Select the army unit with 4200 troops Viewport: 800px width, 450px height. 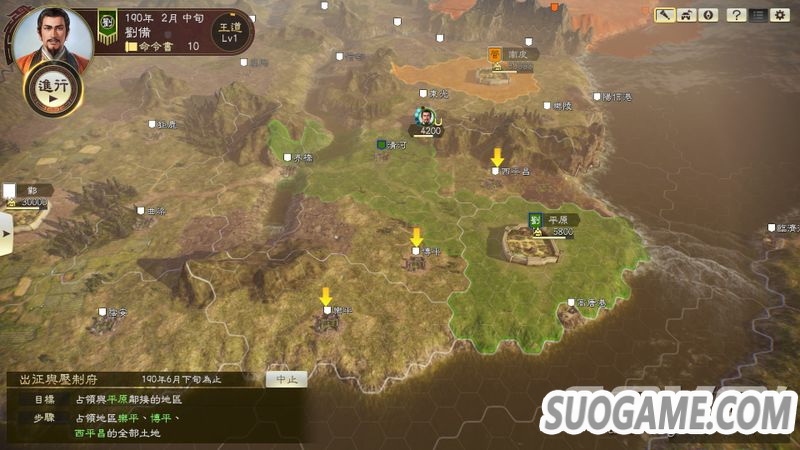coord(426,119)
